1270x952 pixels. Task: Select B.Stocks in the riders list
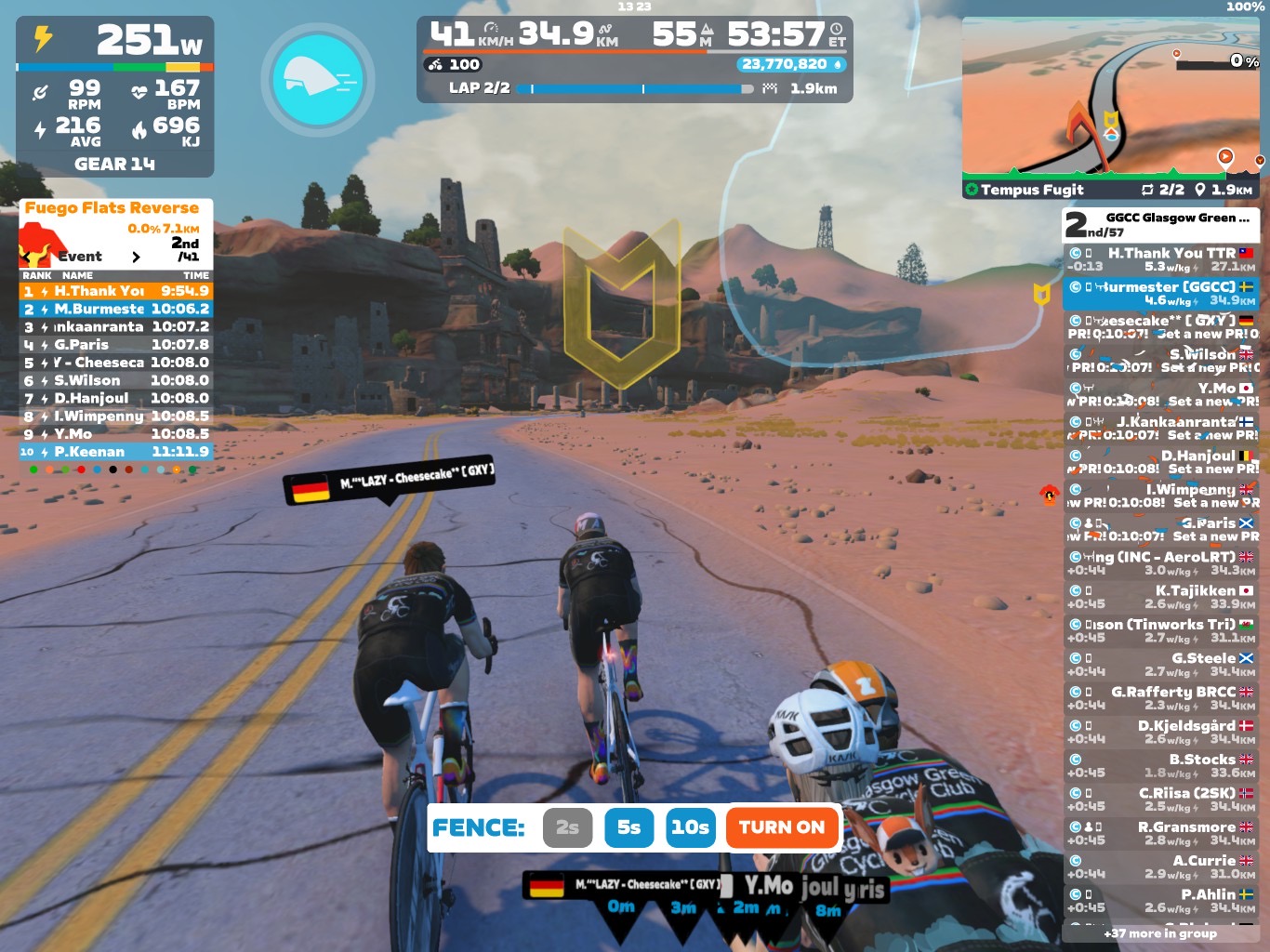coord(1161,765)
